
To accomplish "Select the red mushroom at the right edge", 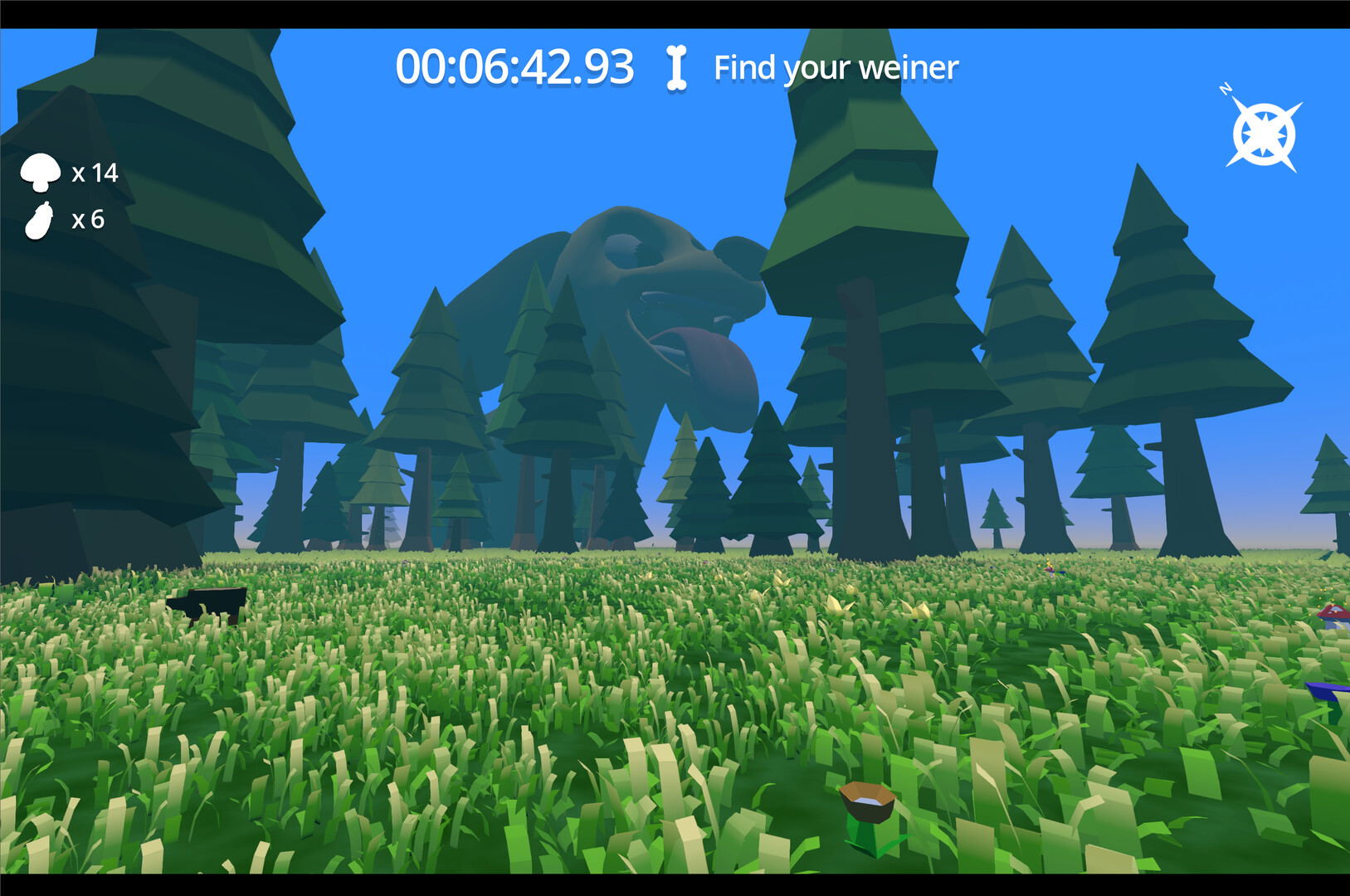I will coord(1330,611).
